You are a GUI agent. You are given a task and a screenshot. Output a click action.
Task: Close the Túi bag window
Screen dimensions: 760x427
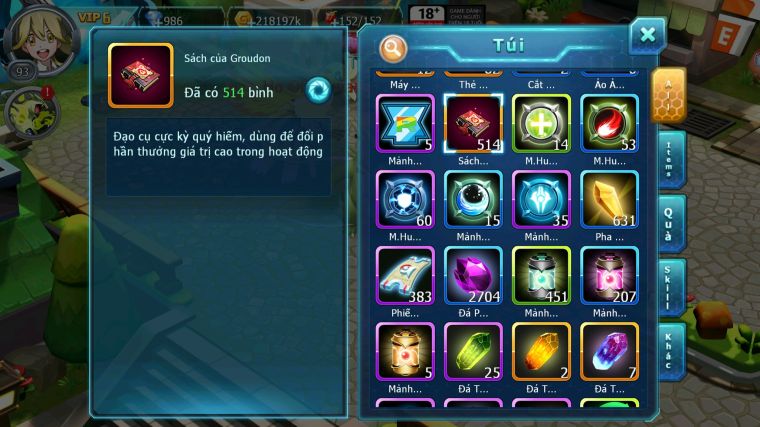[647, 36]
